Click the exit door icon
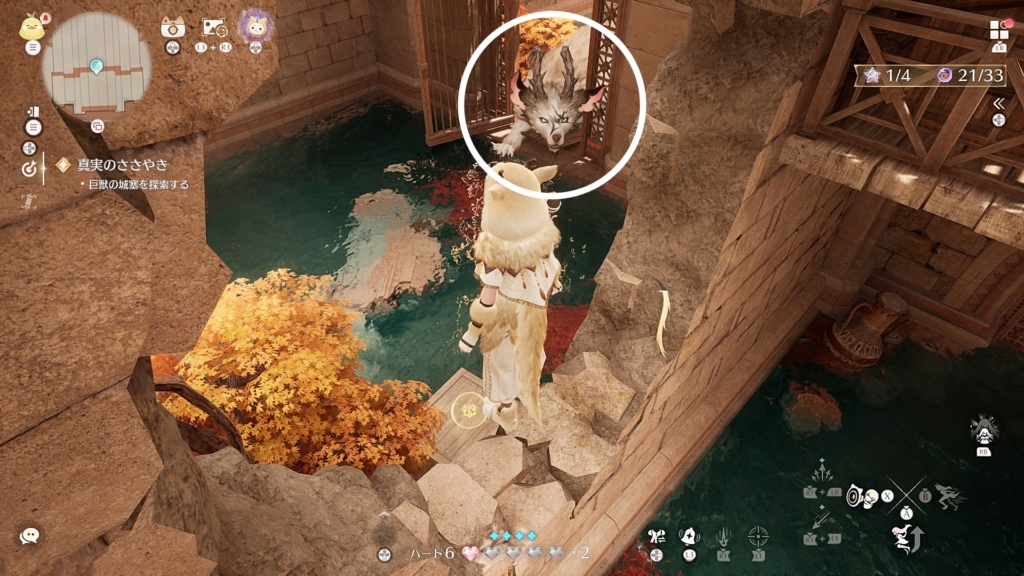This screenshot has width=1024, height=576. click(x=33, y=111)
